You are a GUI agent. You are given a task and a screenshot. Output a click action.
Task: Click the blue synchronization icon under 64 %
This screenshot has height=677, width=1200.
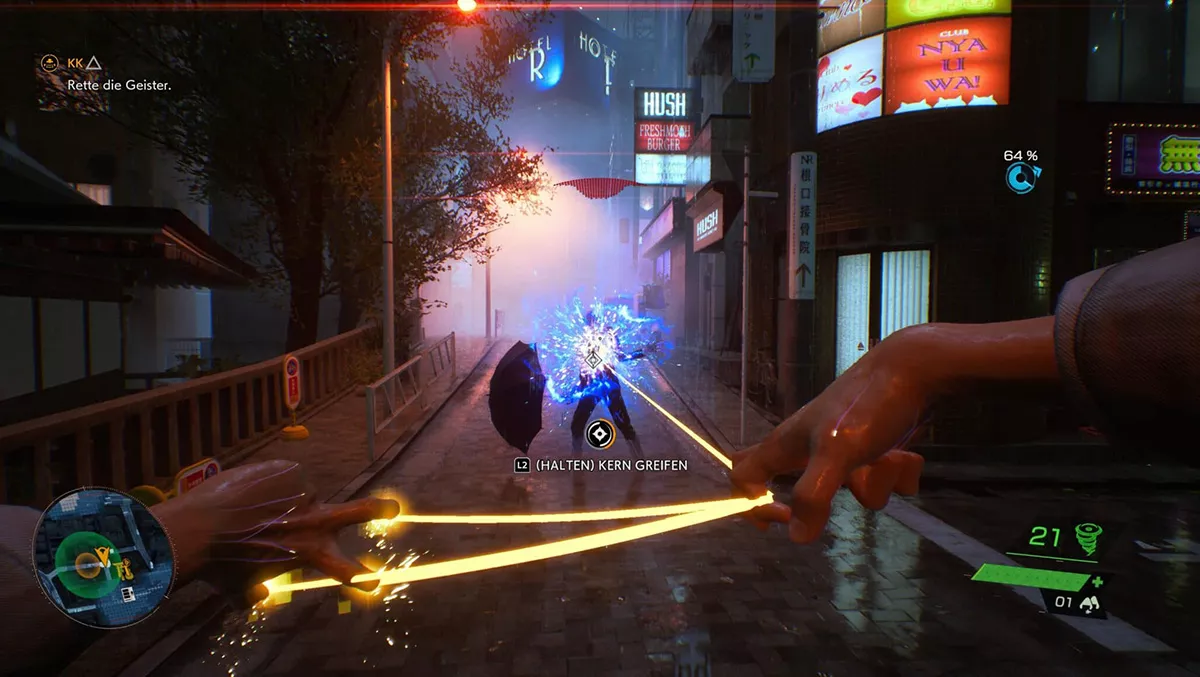click(x=1021, y=178)
